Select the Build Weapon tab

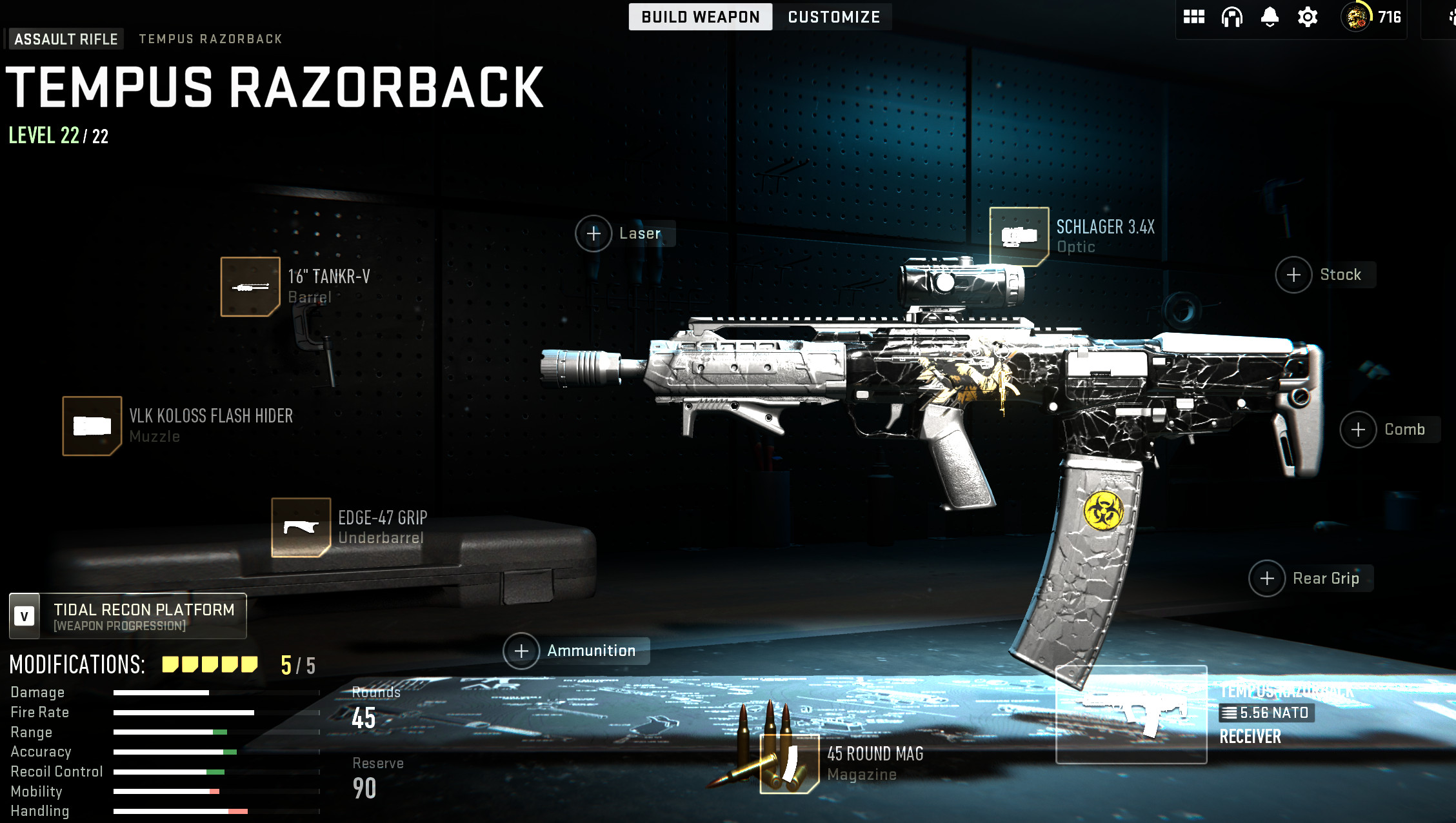pyautogui.click(x=700, y=17)
